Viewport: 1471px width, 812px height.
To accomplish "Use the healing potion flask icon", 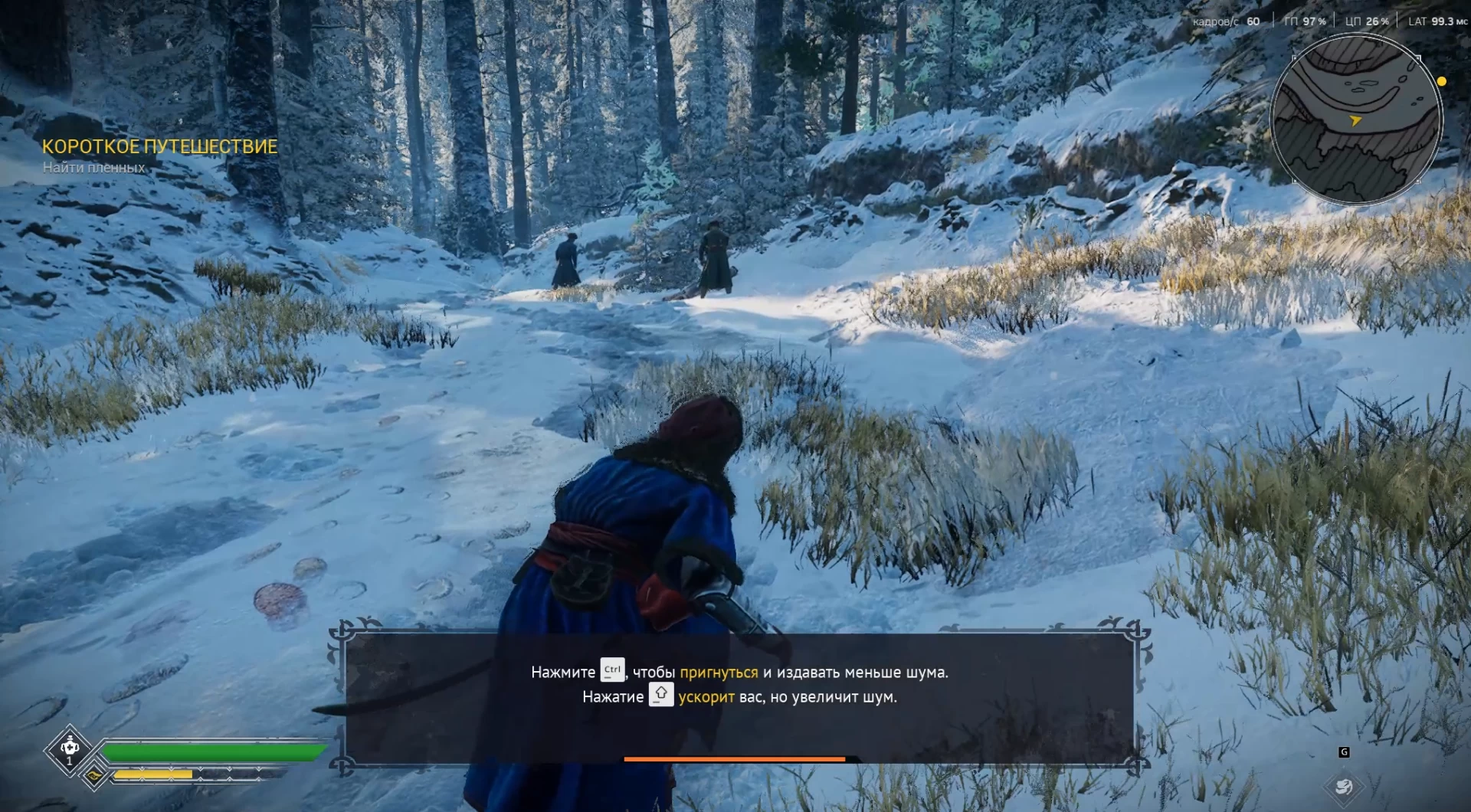I will click(70, 748).
